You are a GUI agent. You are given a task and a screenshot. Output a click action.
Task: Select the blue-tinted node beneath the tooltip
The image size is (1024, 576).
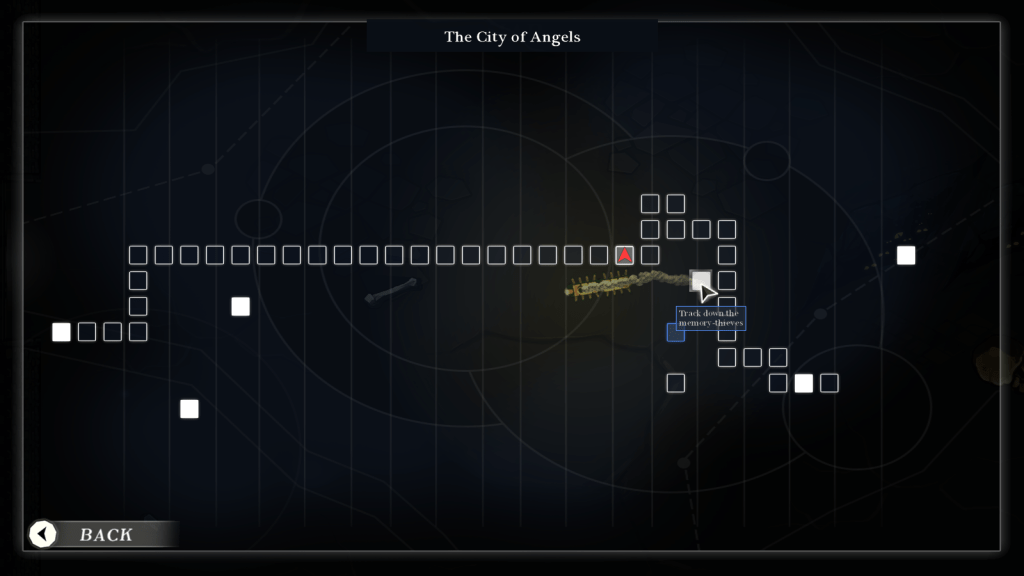pos(676,332)
